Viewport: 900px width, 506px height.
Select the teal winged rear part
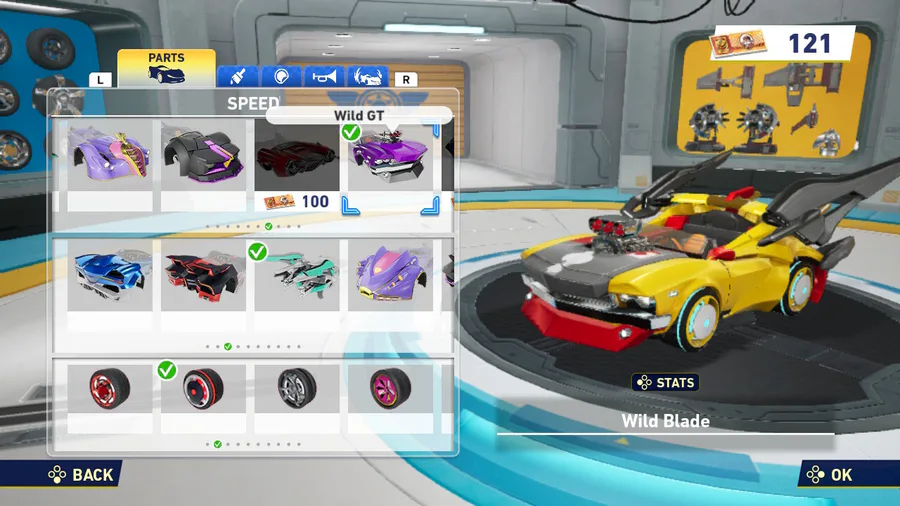(297, 275)
